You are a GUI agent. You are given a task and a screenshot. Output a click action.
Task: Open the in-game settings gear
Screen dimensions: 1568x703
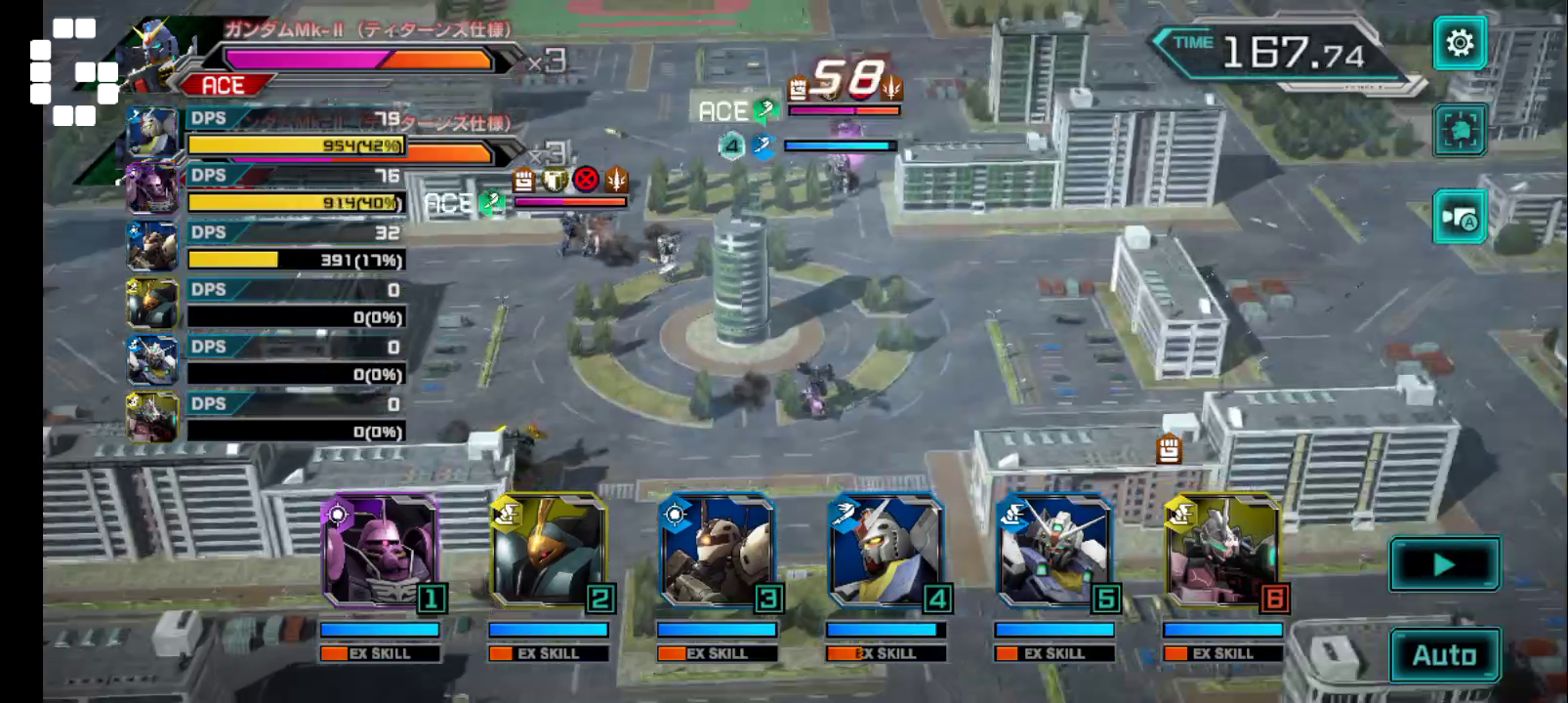1458,45
